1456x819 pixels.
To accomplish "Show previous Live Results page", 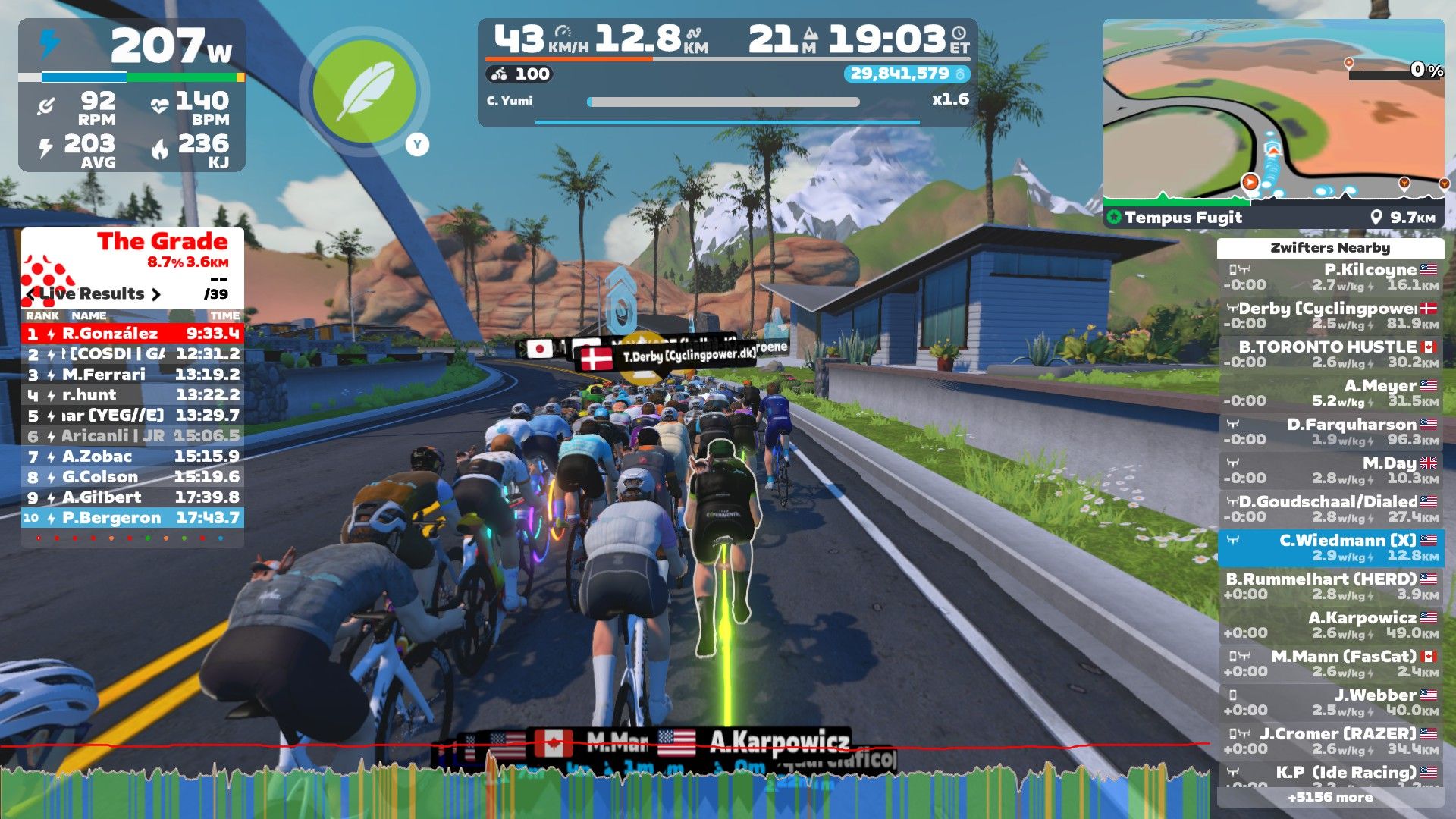I will coord(31,294).
